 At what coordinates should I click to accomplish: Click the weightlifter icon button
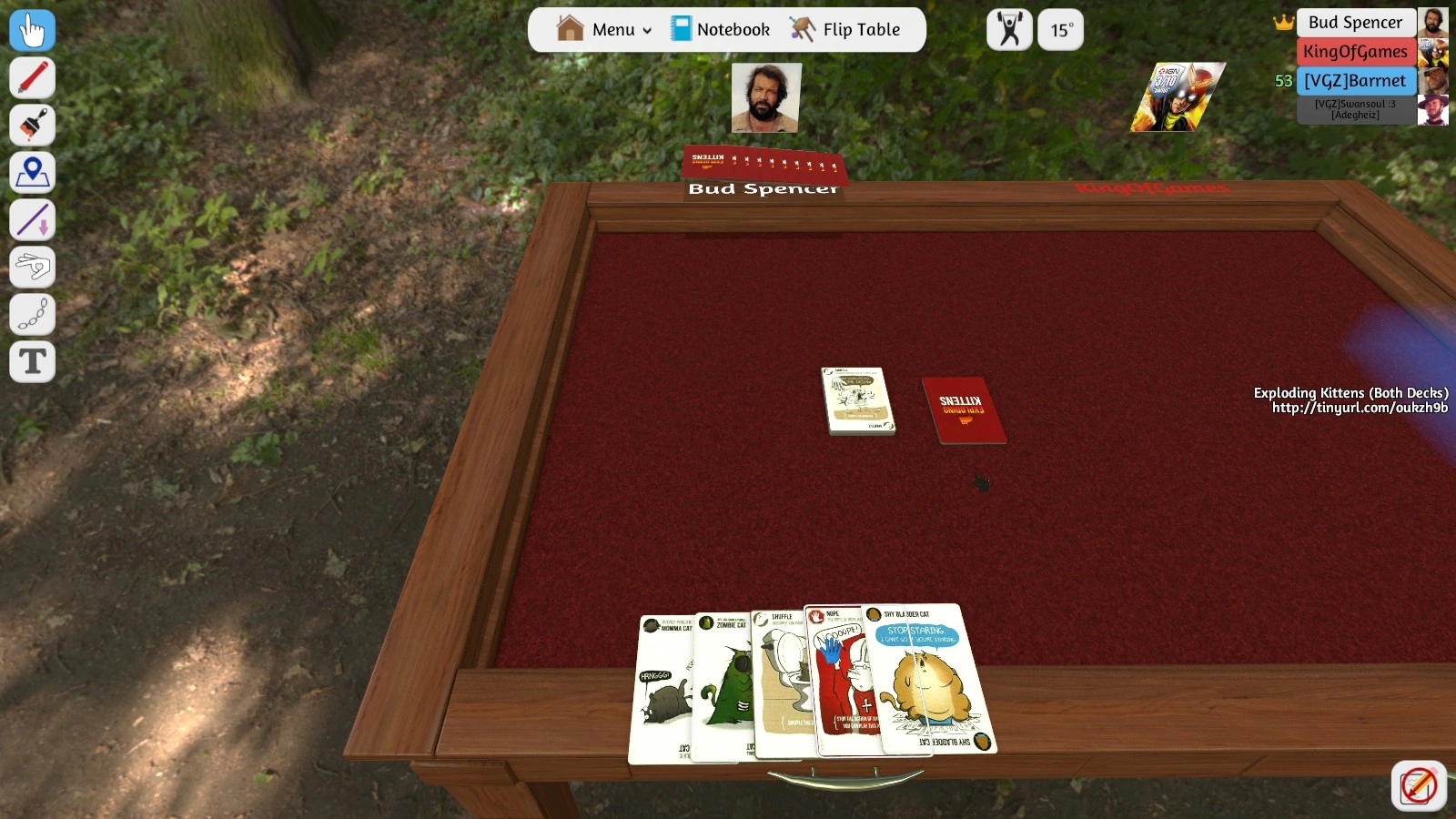pyautogui.click(x=1009, y=31)
